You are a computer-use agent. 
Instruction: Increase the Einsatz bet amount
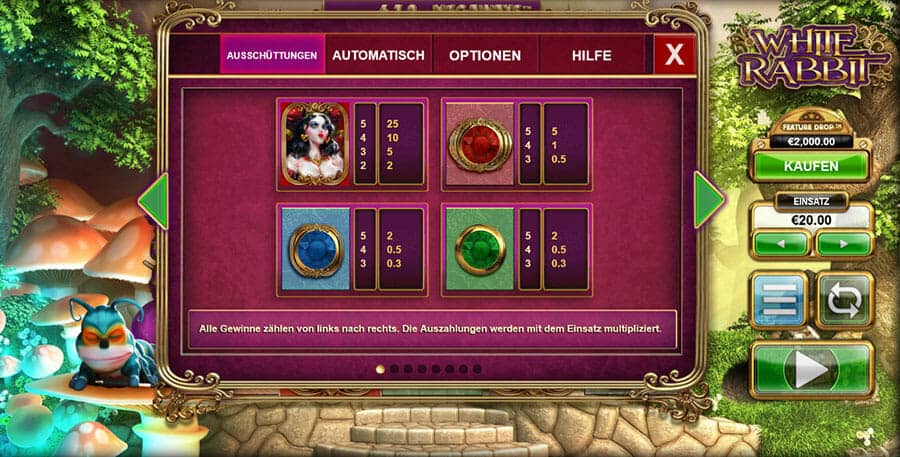pyautogui.click(x=843, y=243)
